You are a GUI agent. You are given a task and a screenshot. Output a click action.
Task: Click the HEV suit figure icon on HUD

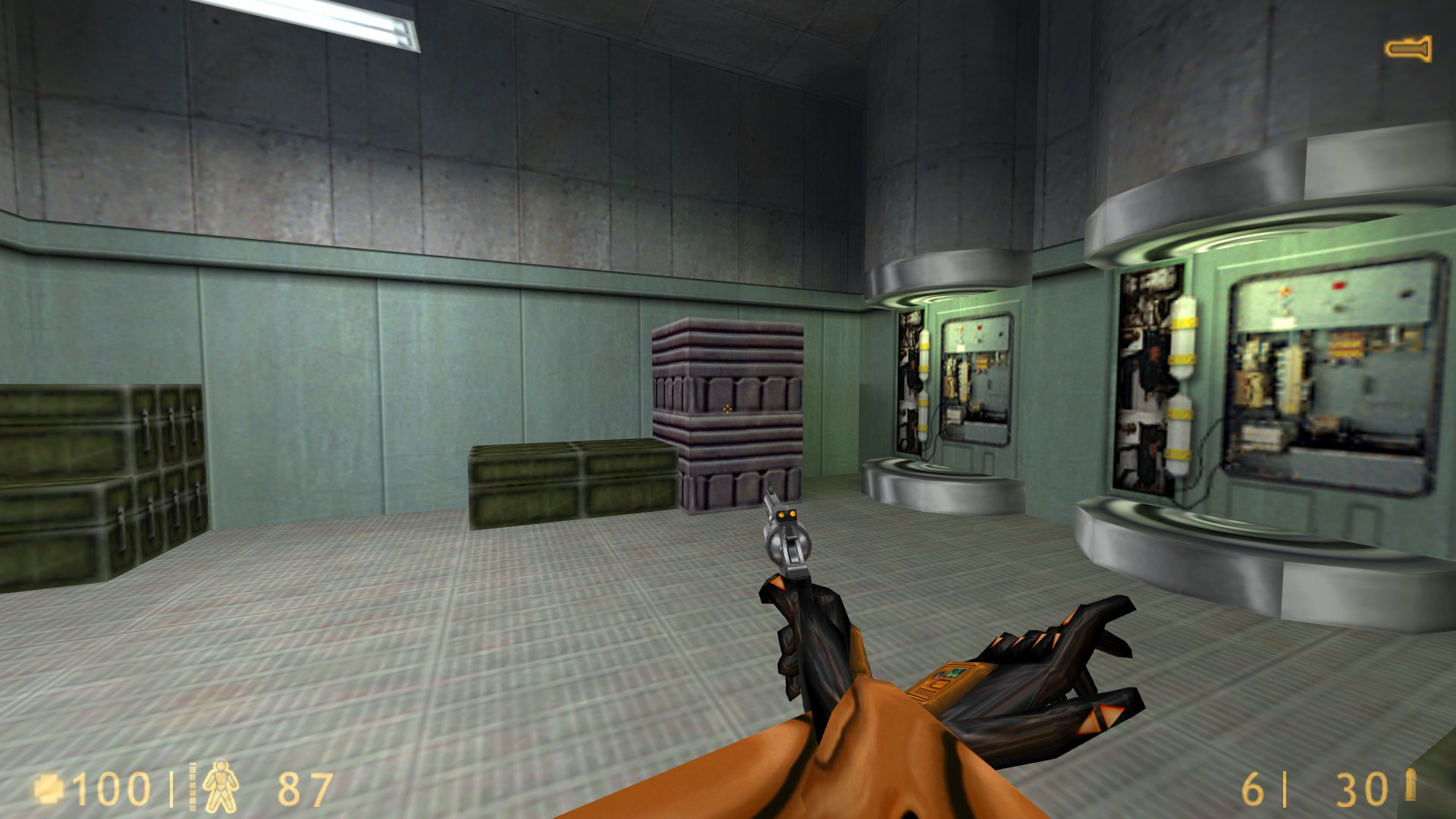point(221,786)
